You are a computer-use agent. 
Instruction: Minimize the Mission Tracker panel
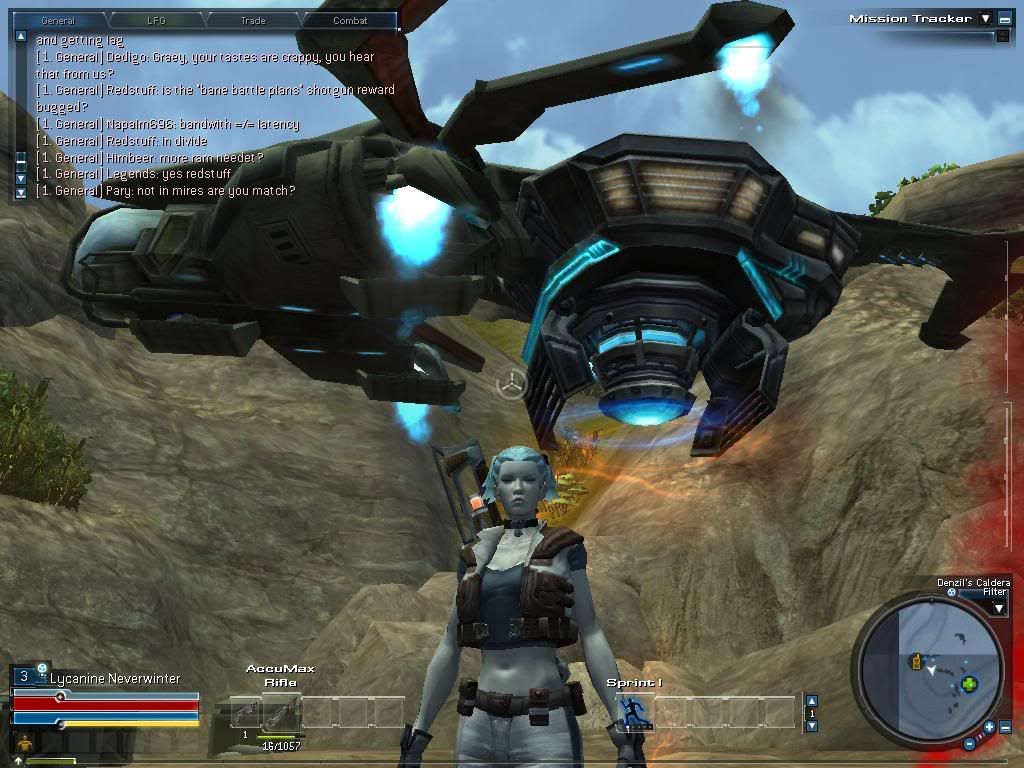pos(1004,18)
